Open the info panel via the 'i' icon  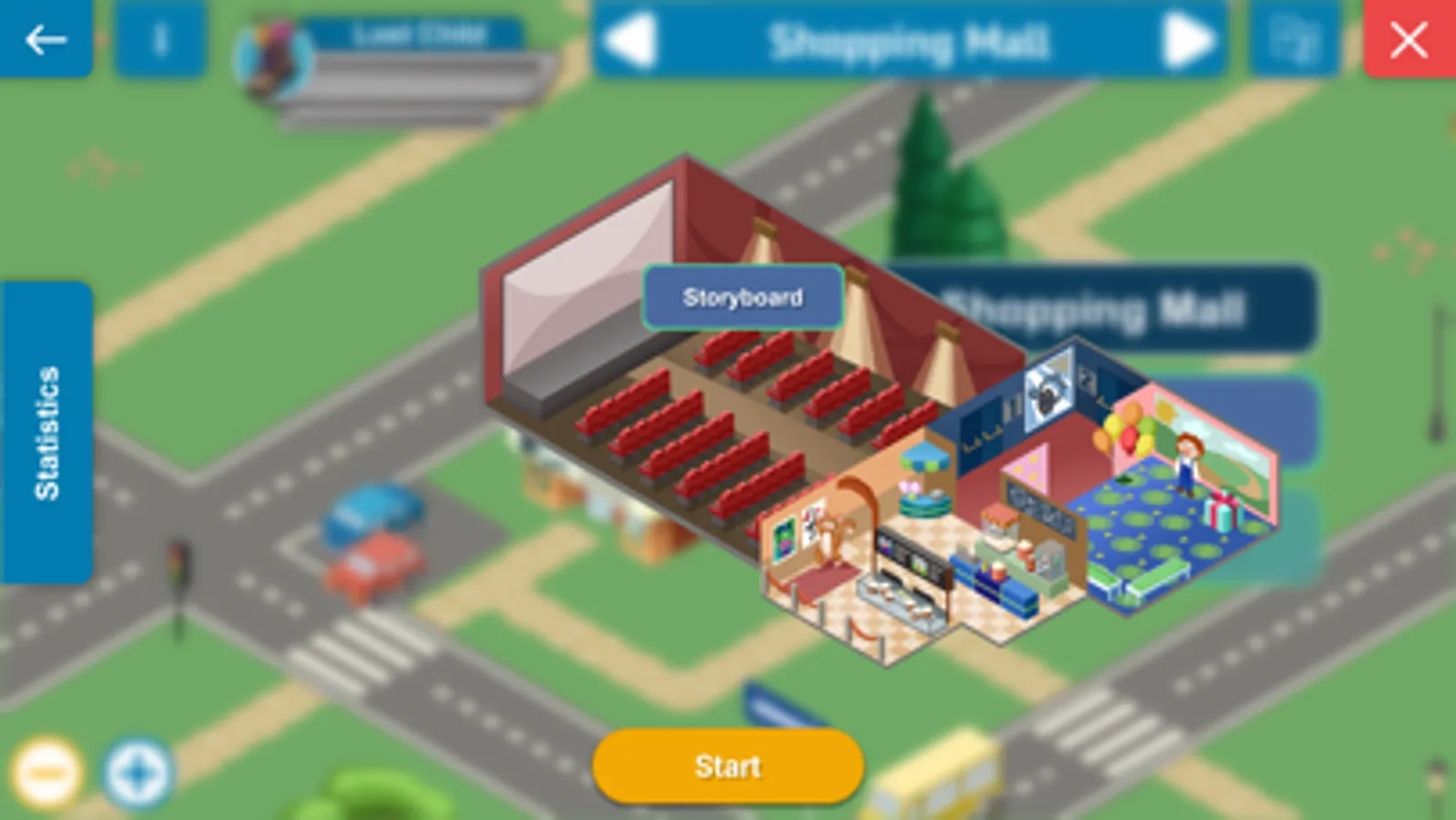point(162,38)
